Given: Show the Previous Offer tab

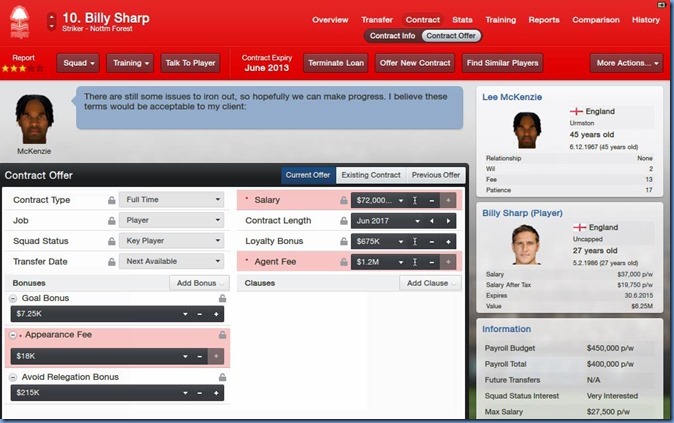Looking at the screenshot, I should tap(436, 175).
